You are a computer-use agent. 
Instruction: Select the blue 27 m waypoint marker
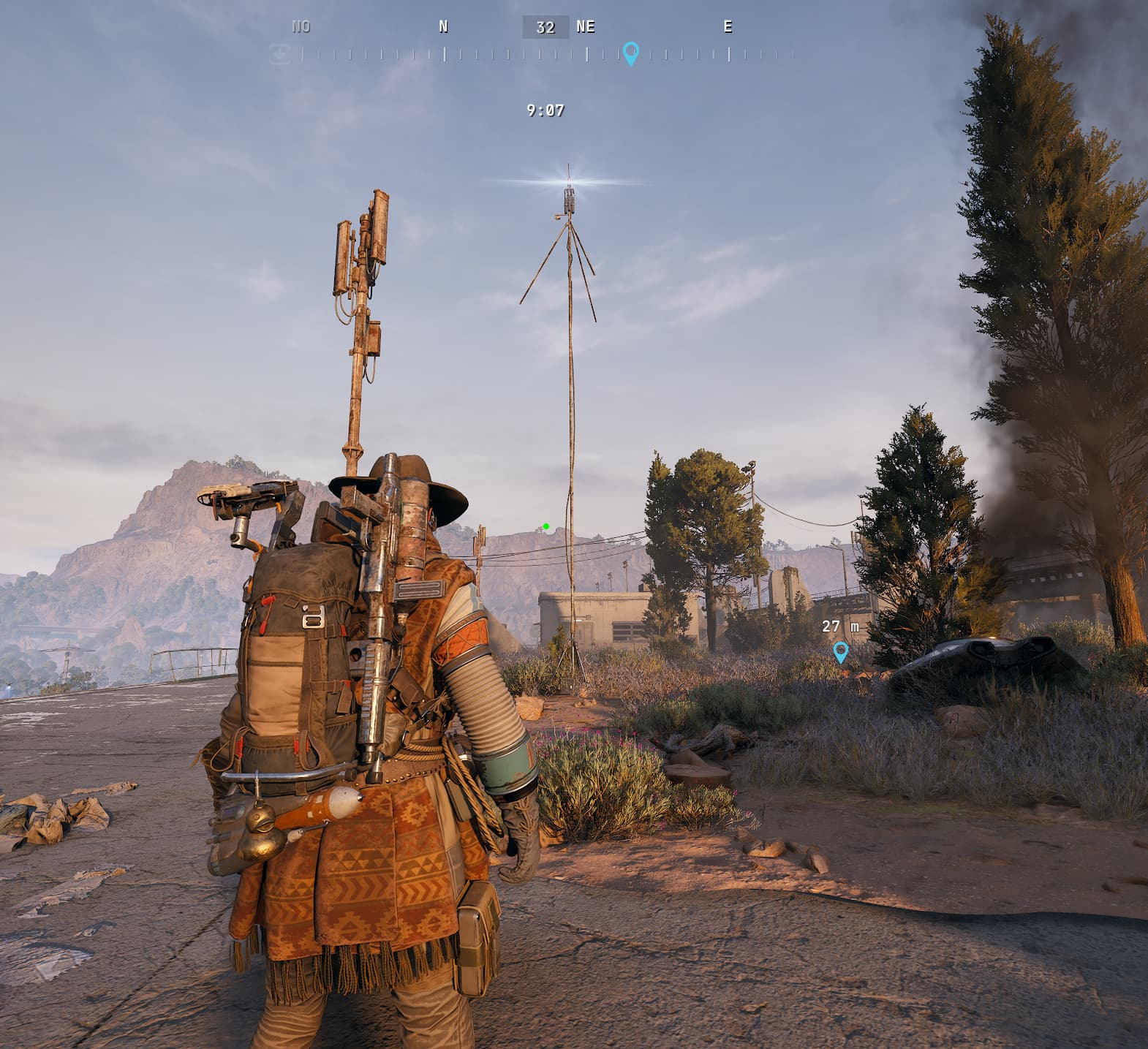841,651
